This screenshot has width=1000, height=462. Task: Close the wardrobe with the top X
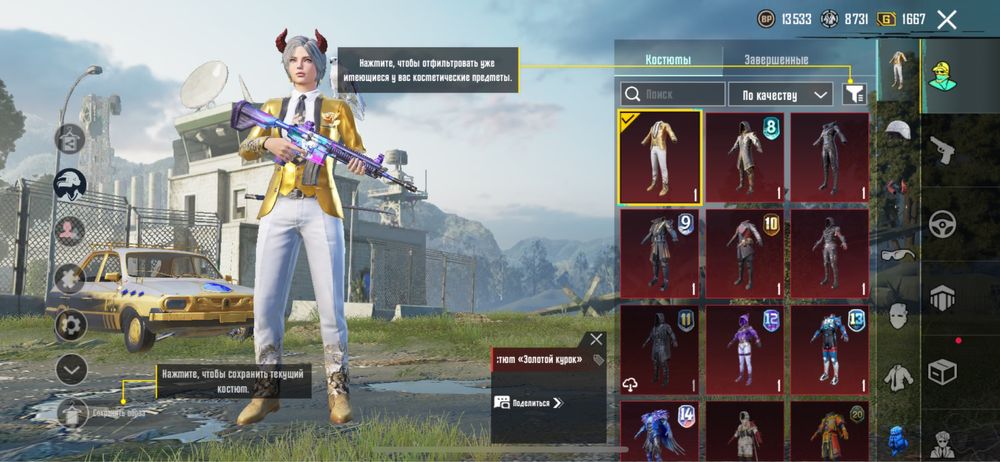click(947, 19)
